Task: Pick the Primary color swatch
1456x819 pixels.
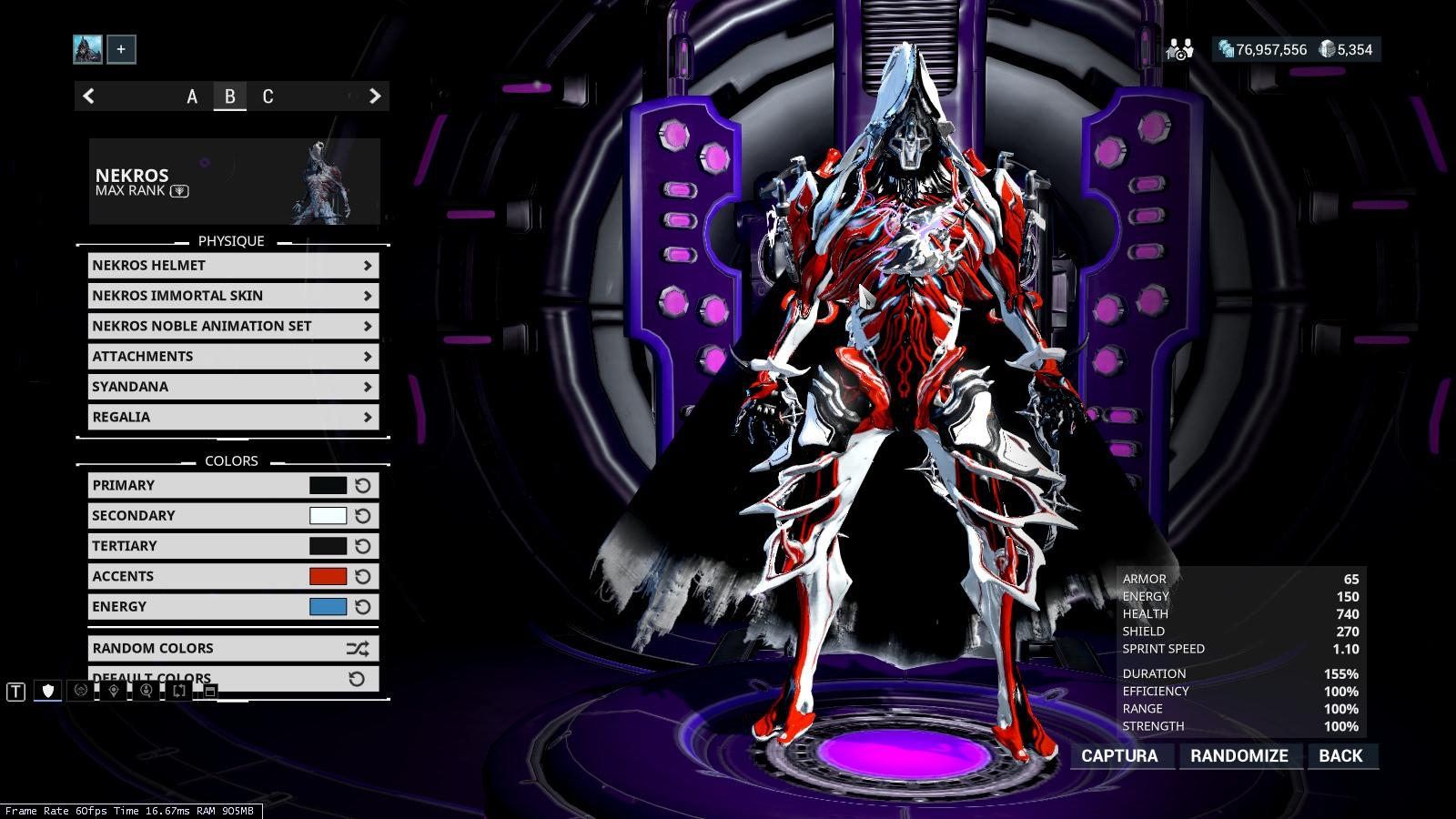Action: coord(328,486)
